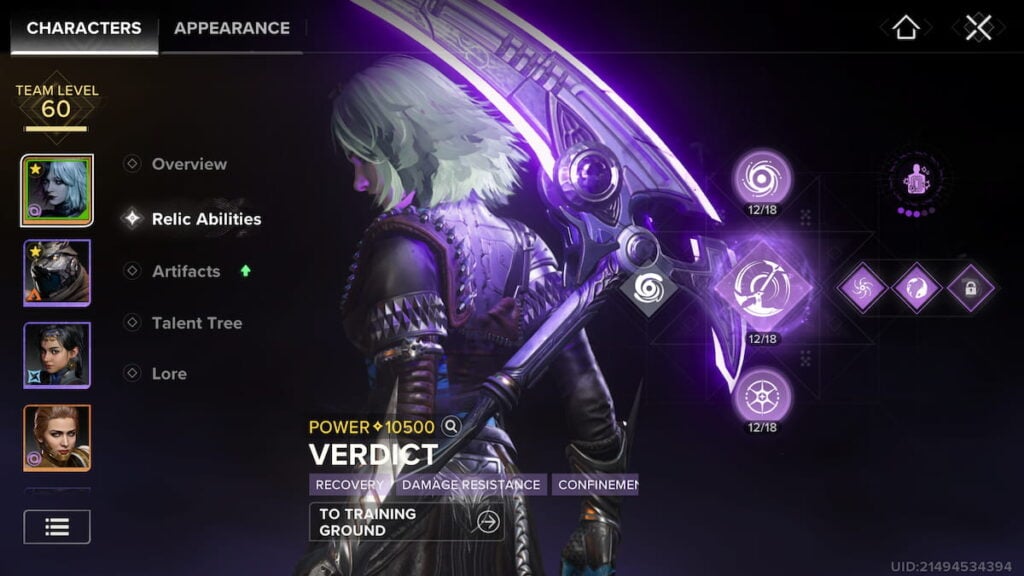Open the Overview section
Screen dimensions: 1024x576
tap(188, 164)
